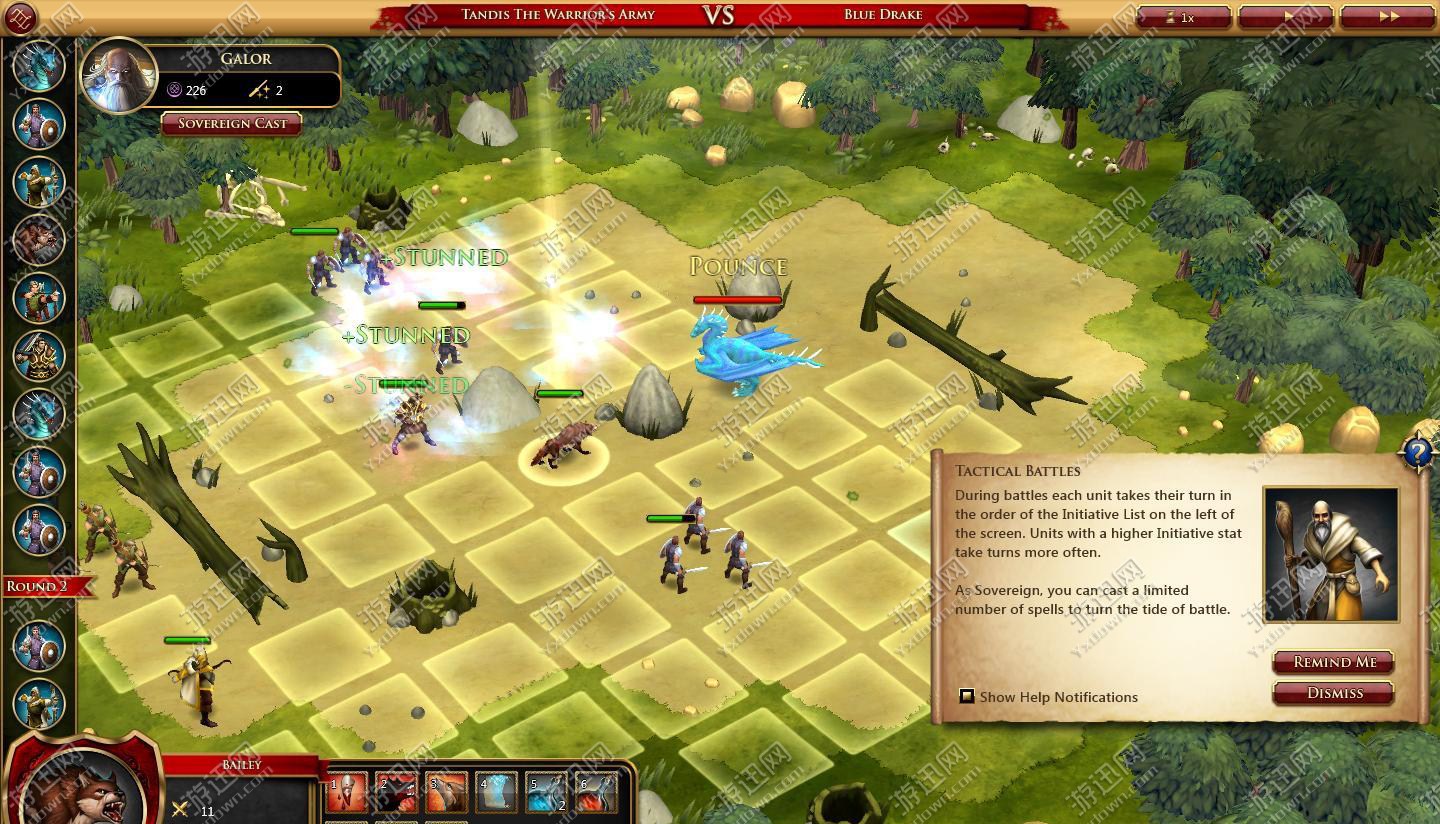Use ability 1, the bloody fang attack

point(346,794)
